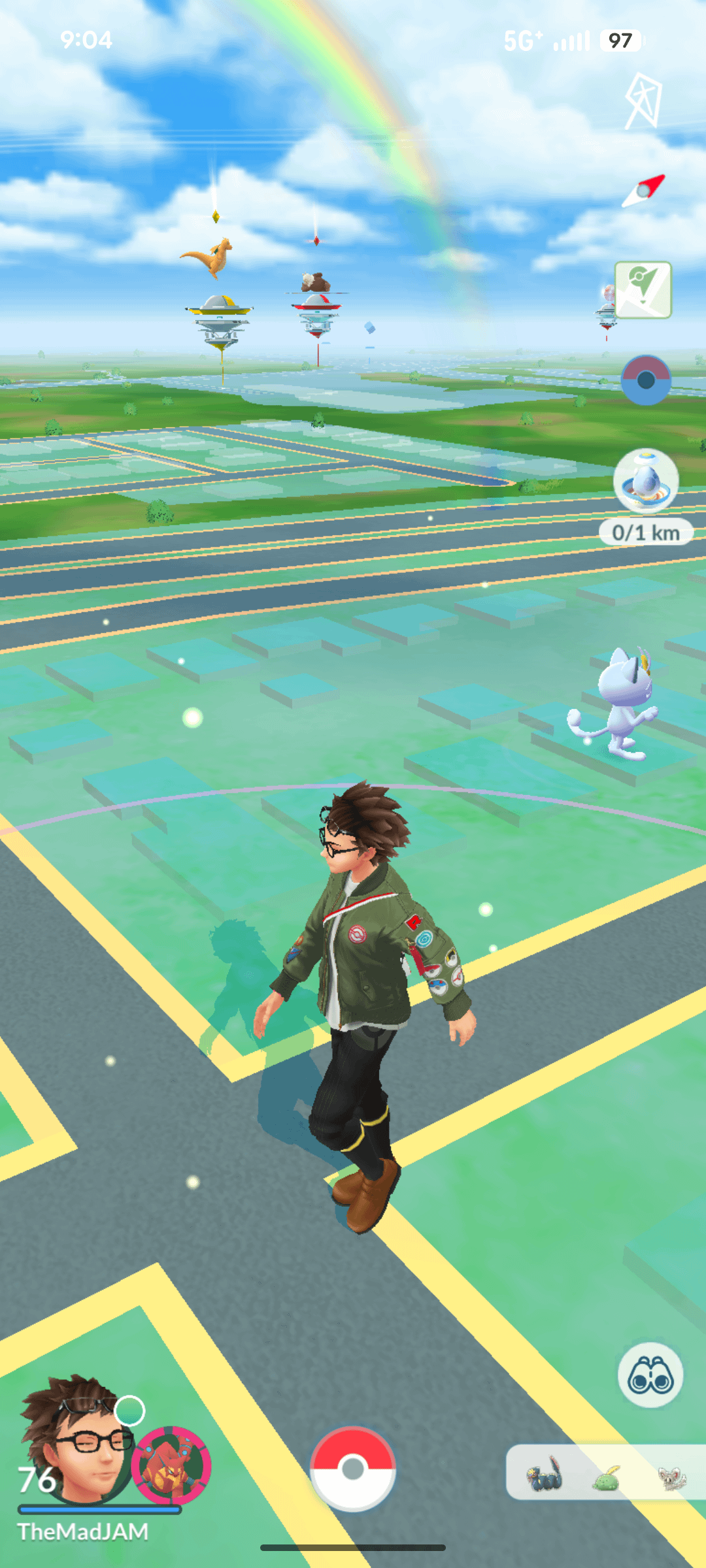Show weather details via kite icon
The width and height of the screenshot is (706, 1568).
coord(644,101)
